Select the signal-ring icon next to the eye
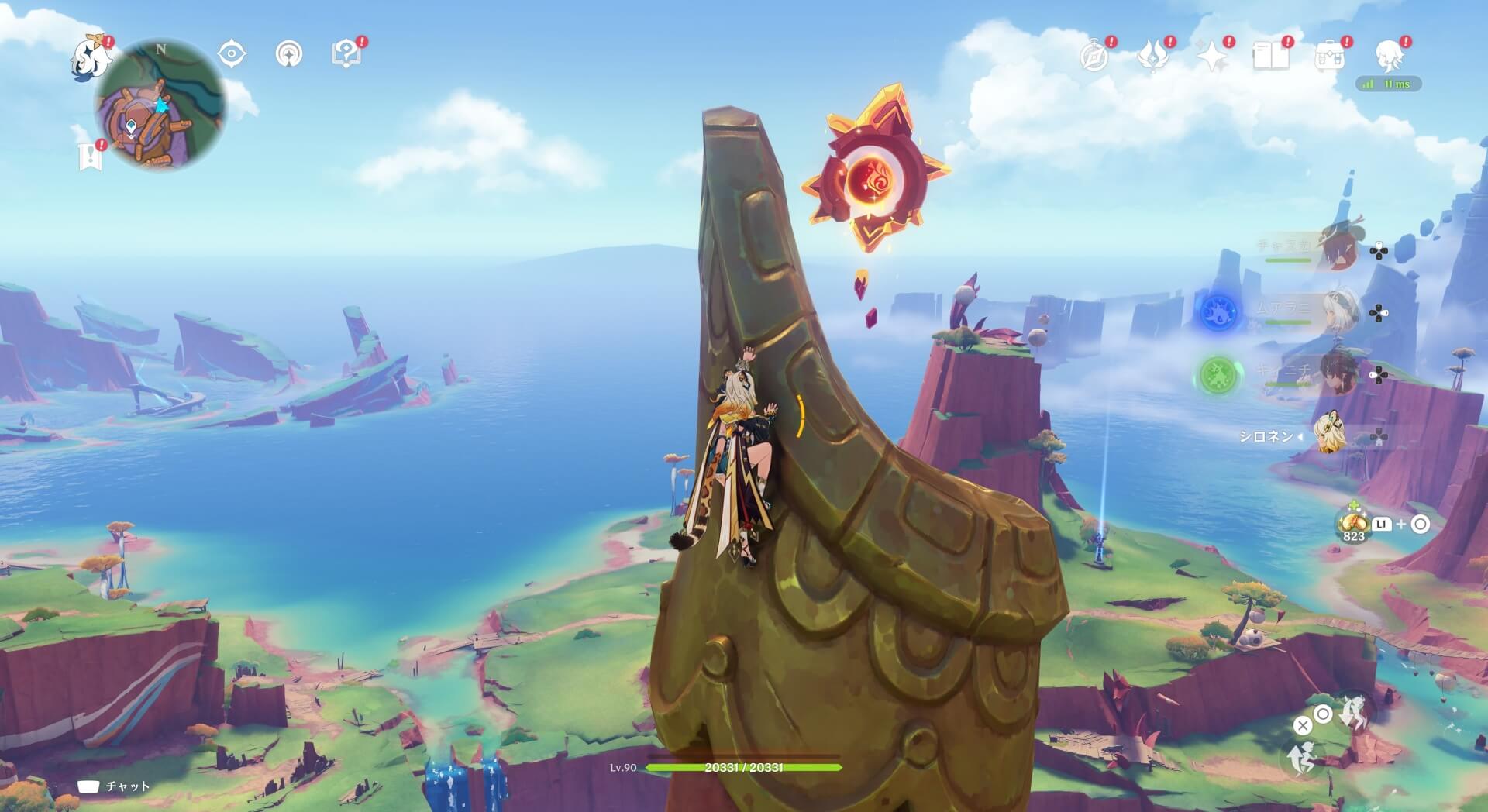This screenshot has width=1488, height=812. pos(289,54)
